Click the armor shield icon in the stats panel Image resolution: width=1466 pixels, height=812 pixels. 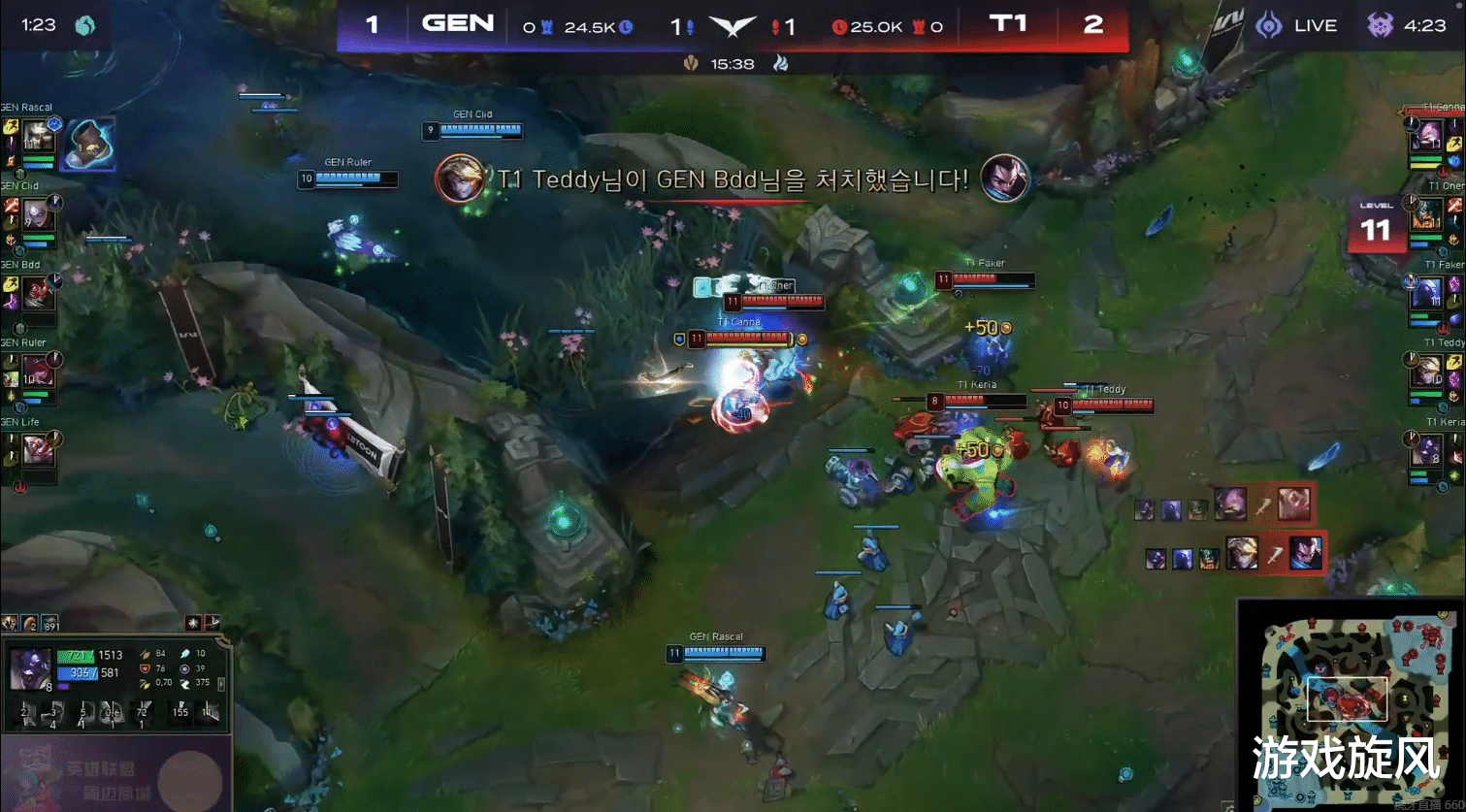(x=146, y=668)
